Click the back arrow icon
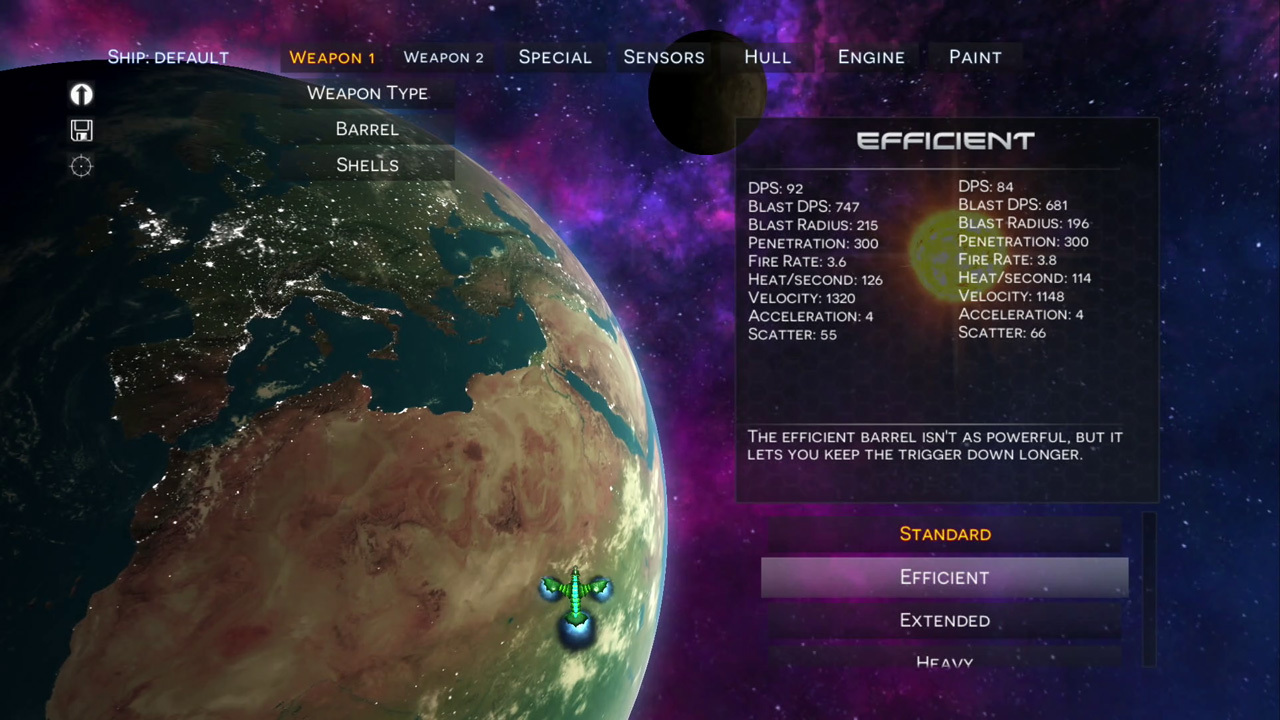The height and width of the screenshot is (720, 1280). (81, 94)
